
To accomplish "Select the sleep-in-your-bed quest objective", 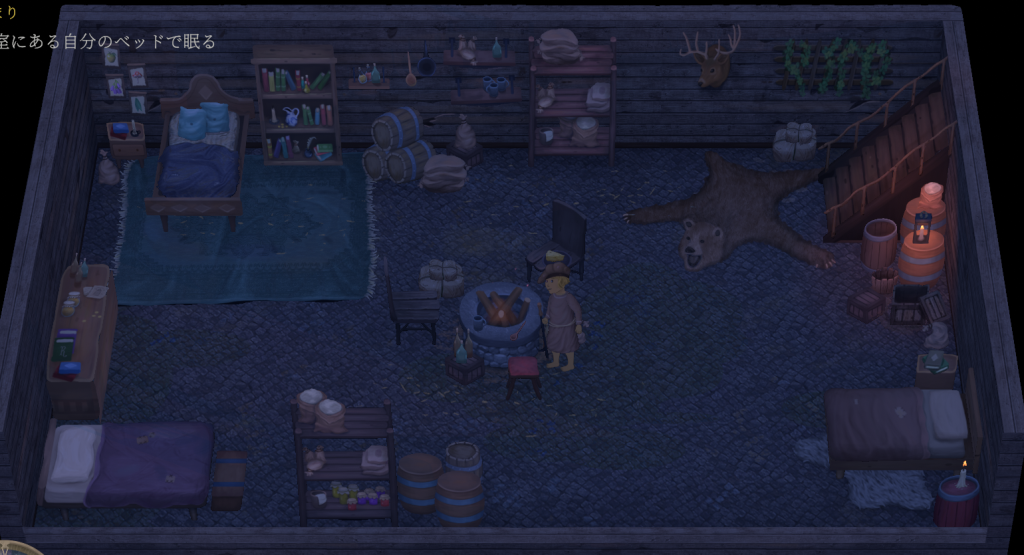I will pos(107,42).
